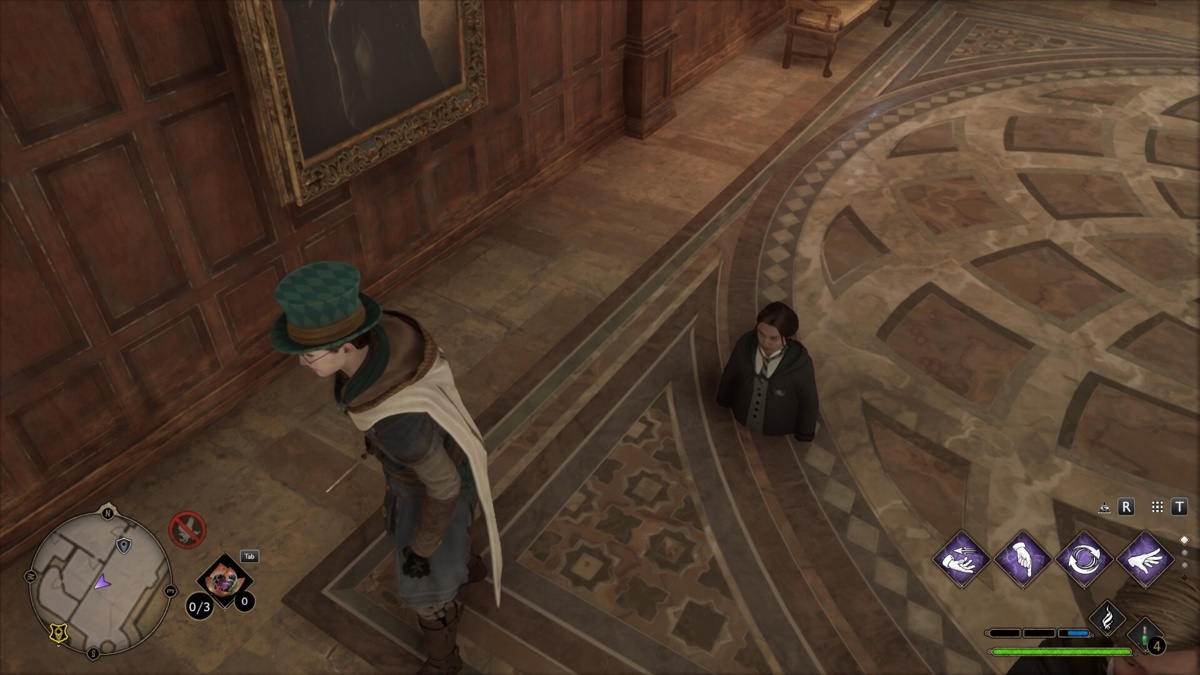The height and width of the screenshot is (675, 1200).
Task: Activate the ancient magic flame icon
Action: coord(1107,617)
